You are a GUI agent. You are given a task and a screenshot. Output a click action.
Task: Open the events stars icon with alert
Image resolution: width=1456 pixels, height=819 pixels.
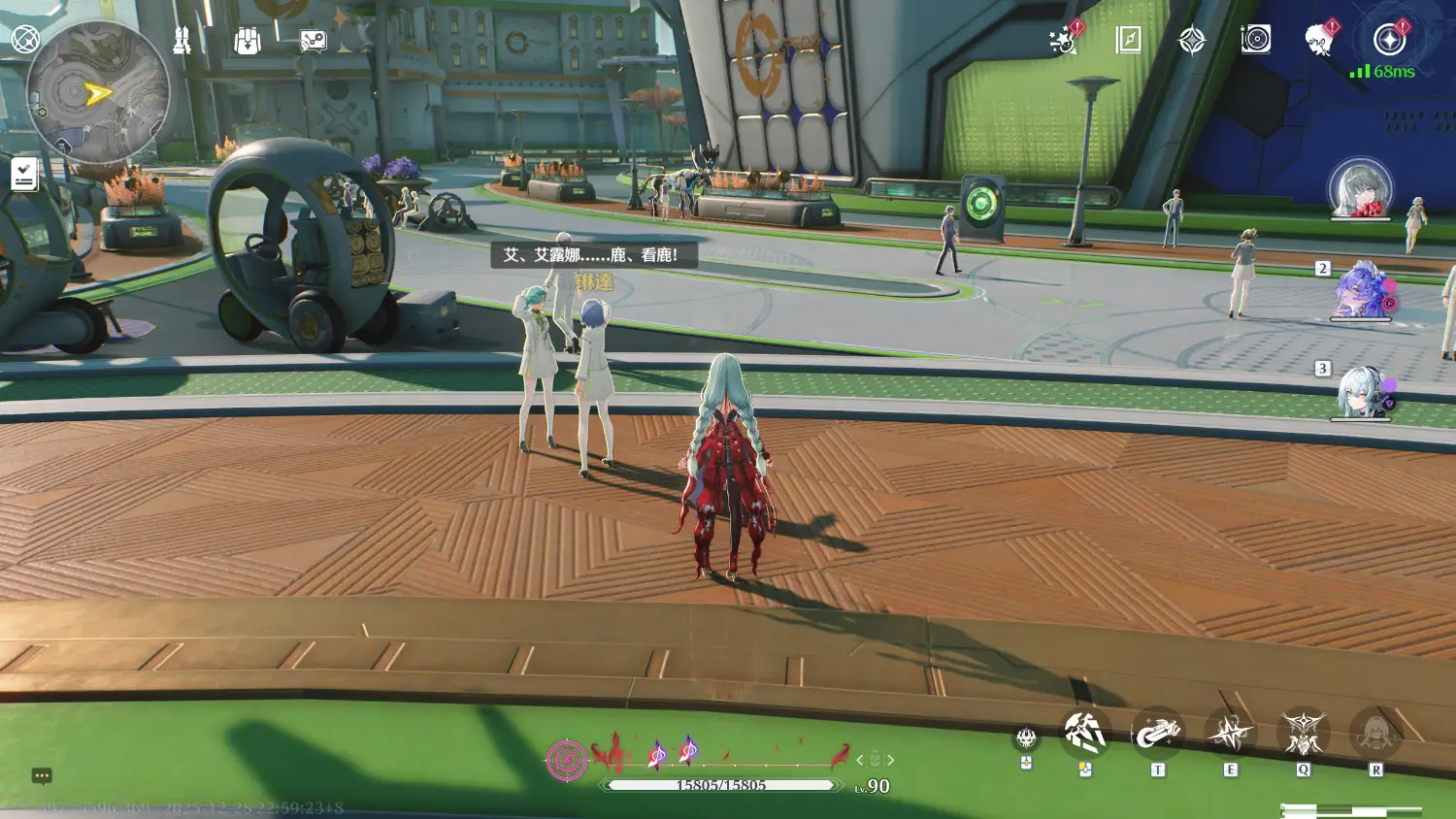(x=1065, y=40)
